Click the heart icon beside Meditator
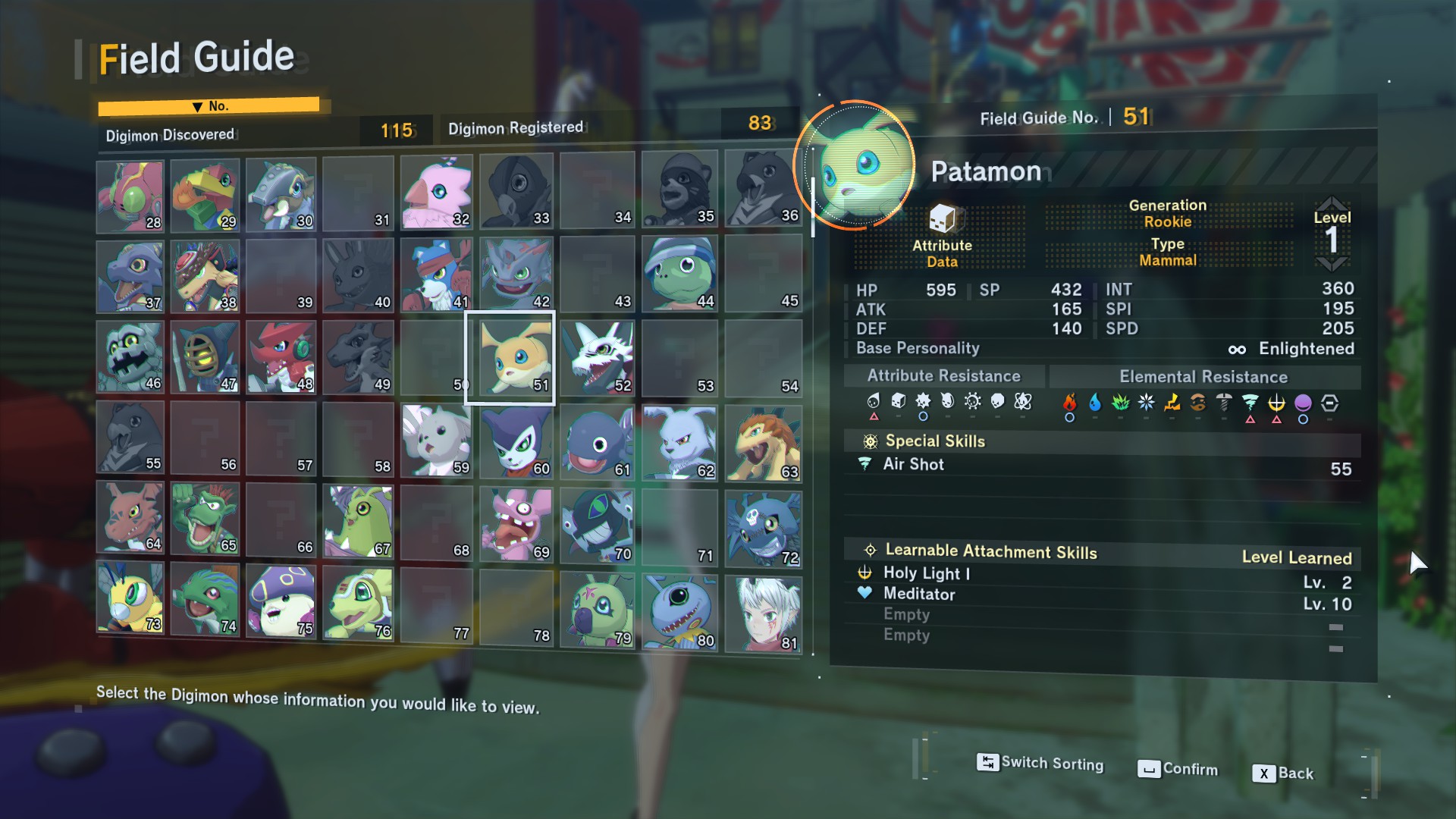Viewport: 1456px width, 819px height. tap(864, 595)
